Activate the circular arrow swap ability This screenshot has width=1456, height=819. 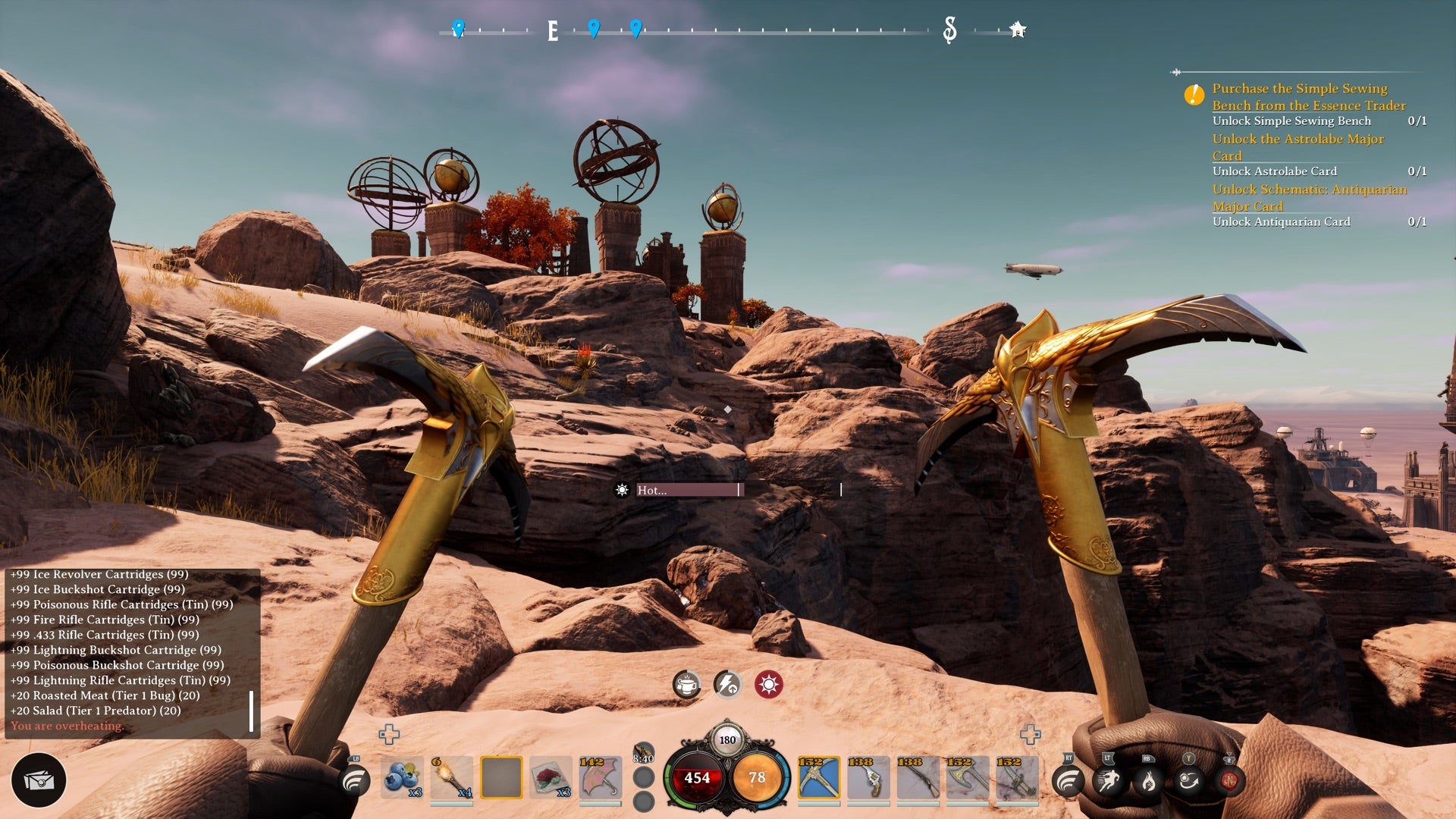(1188, 780)
